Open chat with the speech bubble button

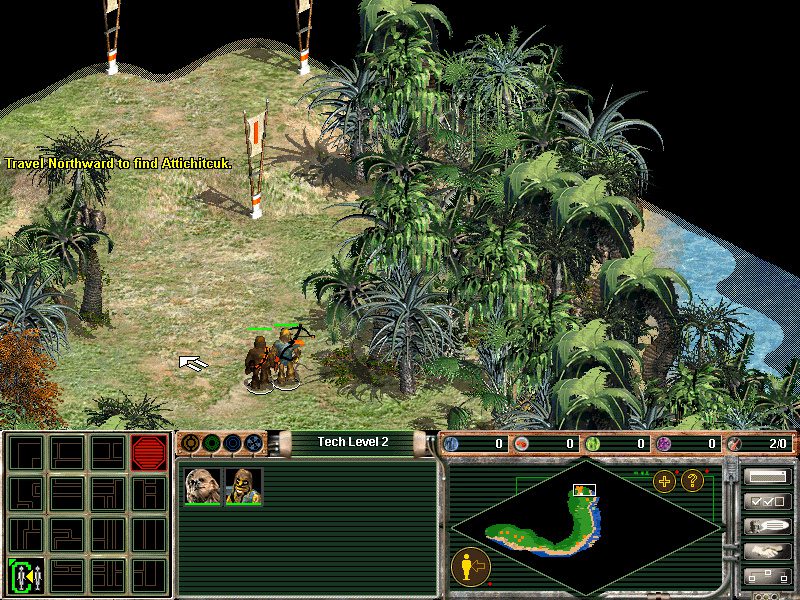(767, 527)
